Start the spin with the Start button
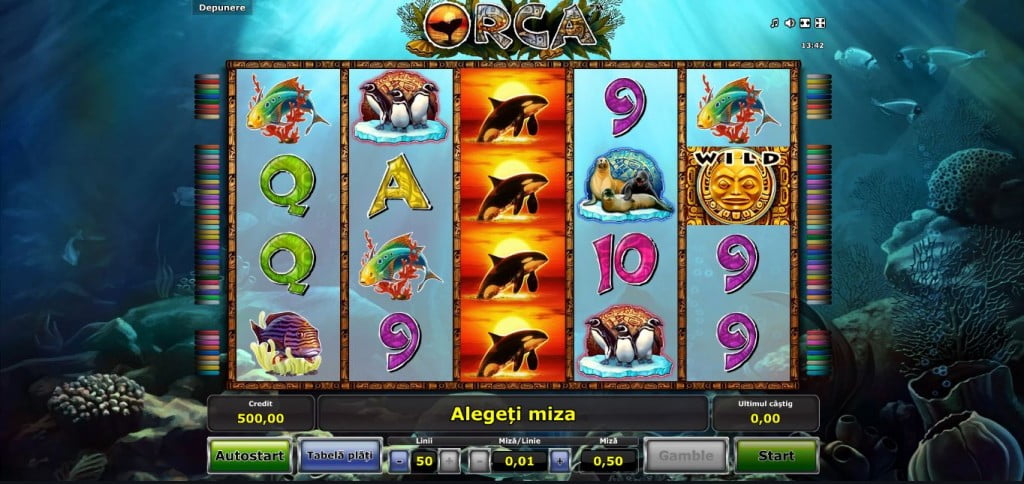Screen dimensions: 1024x484 pos(776,456)
